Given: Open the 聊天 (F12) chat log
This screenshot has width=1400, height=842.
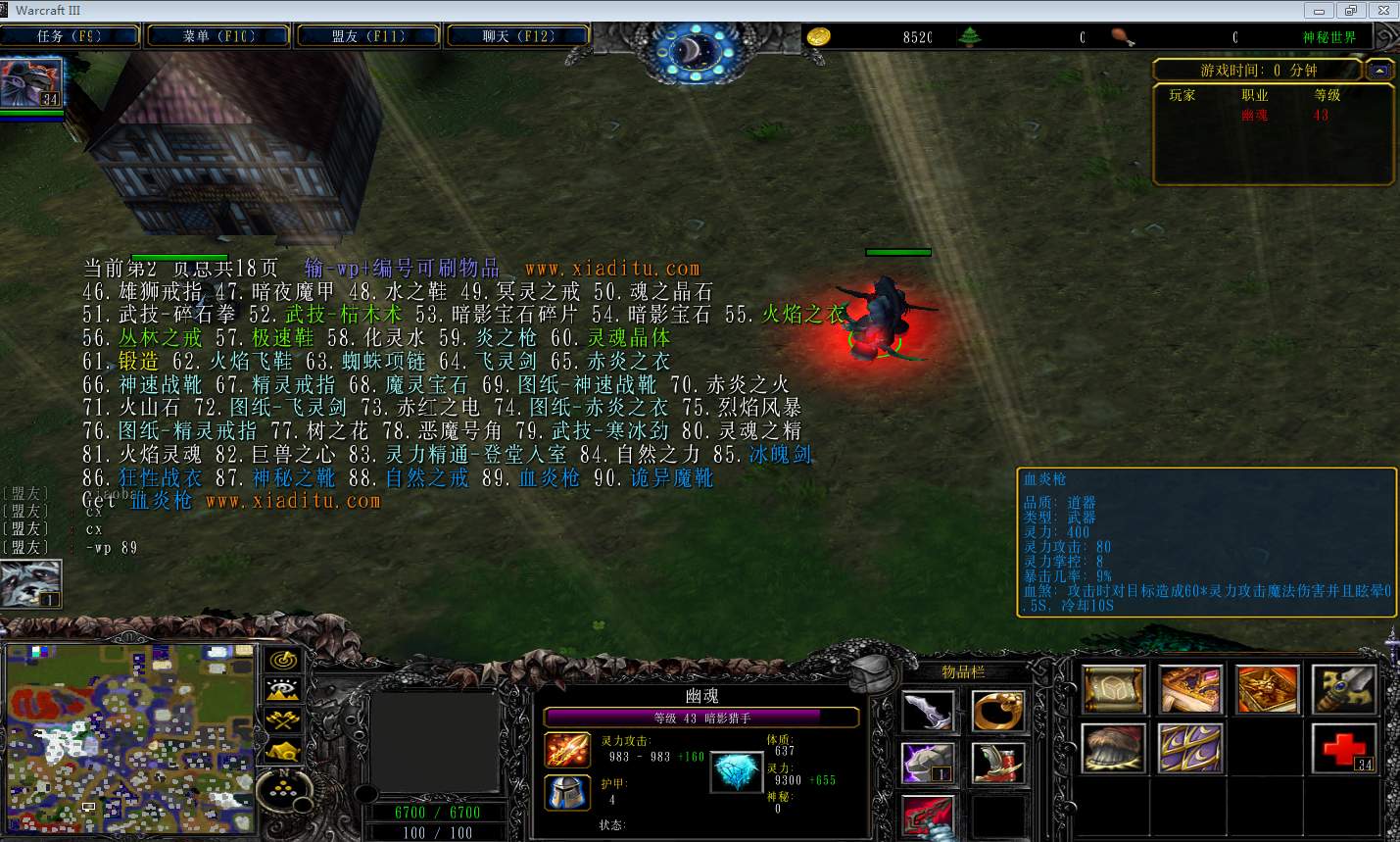Looking at the screenshot, I should (x=517, y=36).
